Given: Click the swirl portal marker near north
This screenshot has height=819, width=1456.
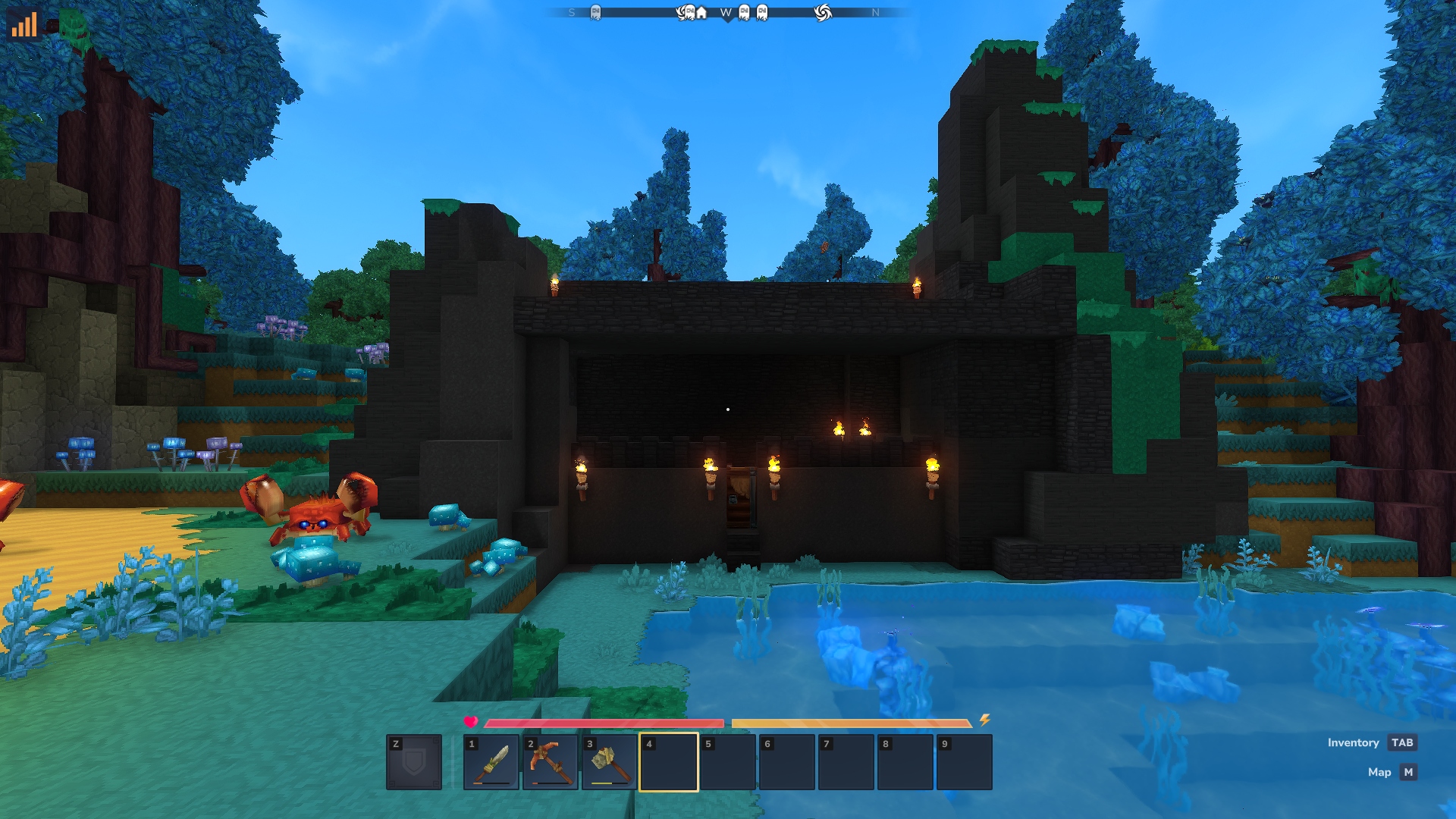Looking at the screenshot, I should [823, 13].
